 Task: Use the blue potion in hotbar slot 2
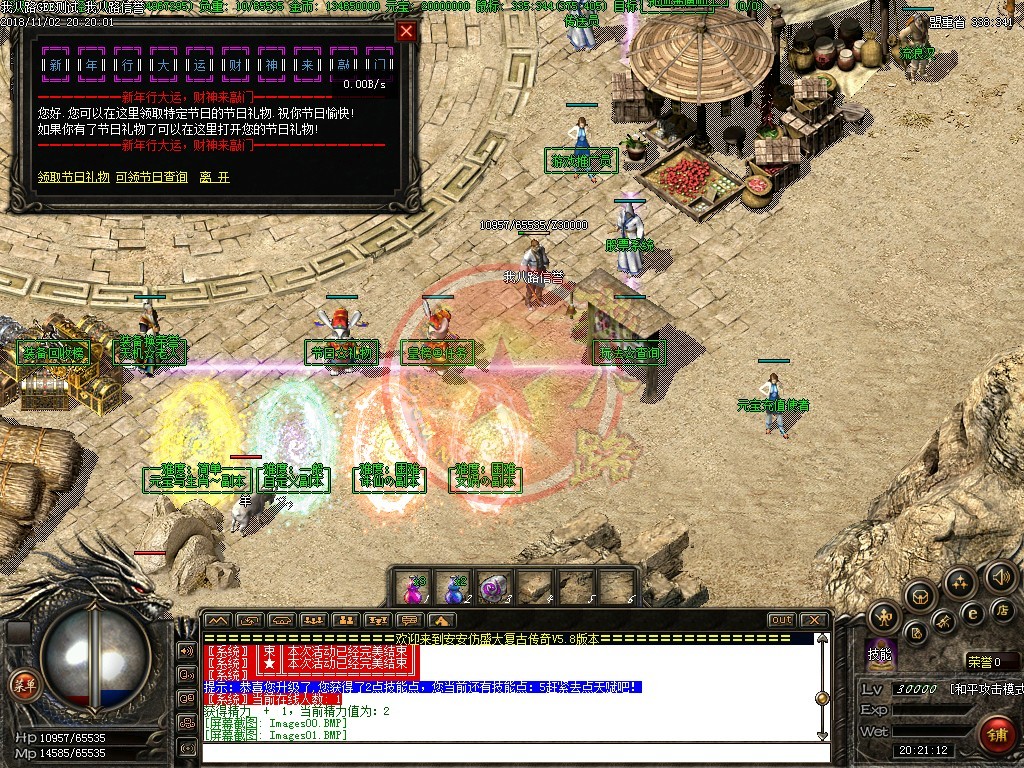tap(455, 589)
